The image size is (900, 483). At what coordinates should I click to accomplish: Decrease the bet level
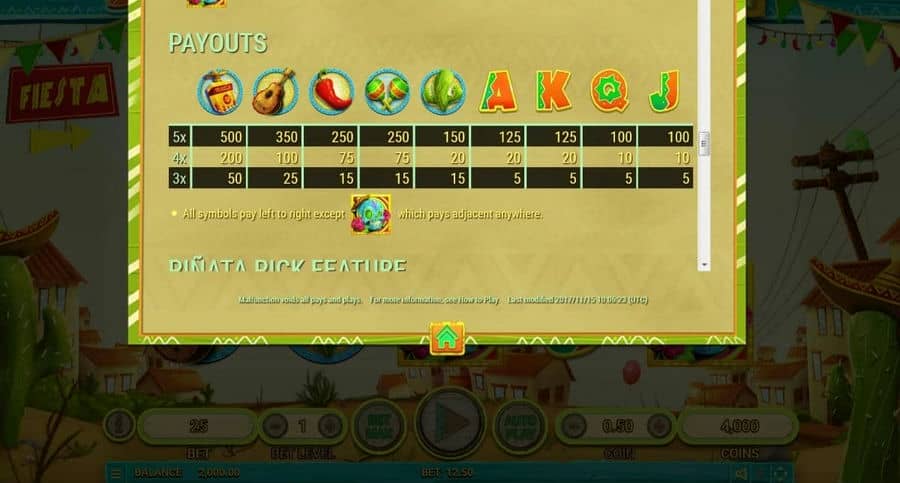tap(275, 426)
